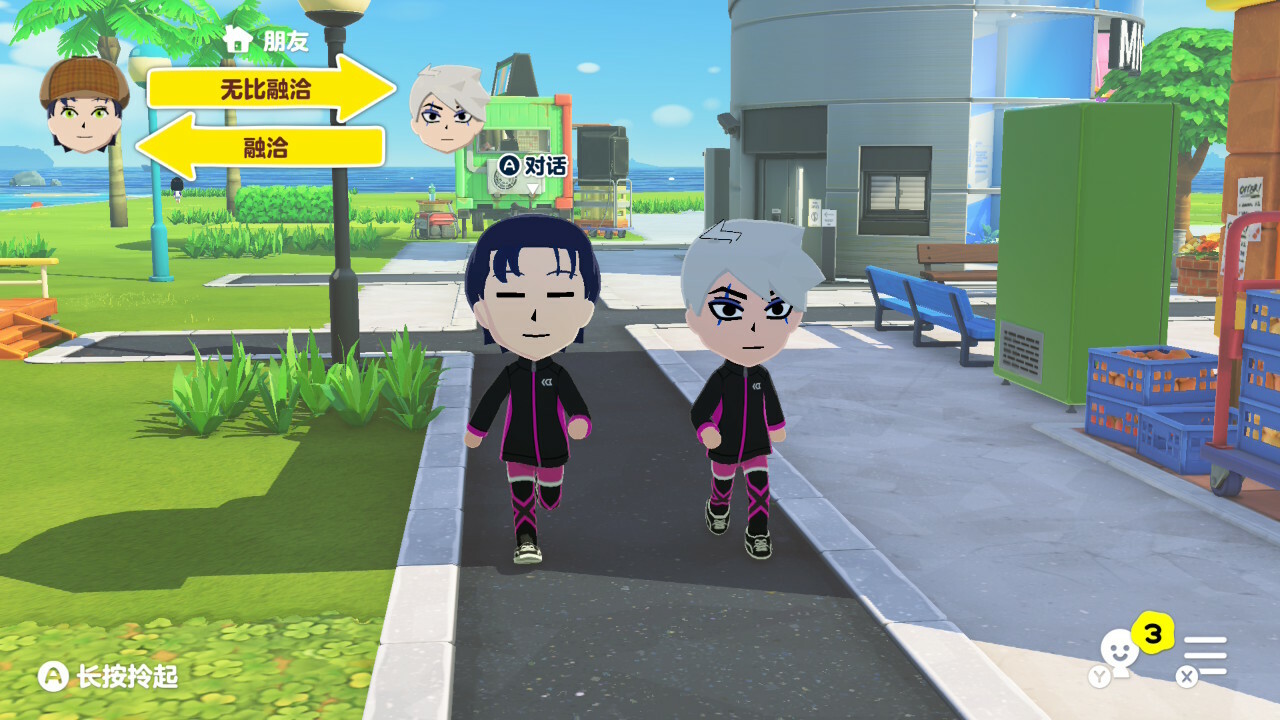This screenshot has width=1280, height=720.
Task: Click the 无比融洽 relationship arrow
Action: pos(270,89)
